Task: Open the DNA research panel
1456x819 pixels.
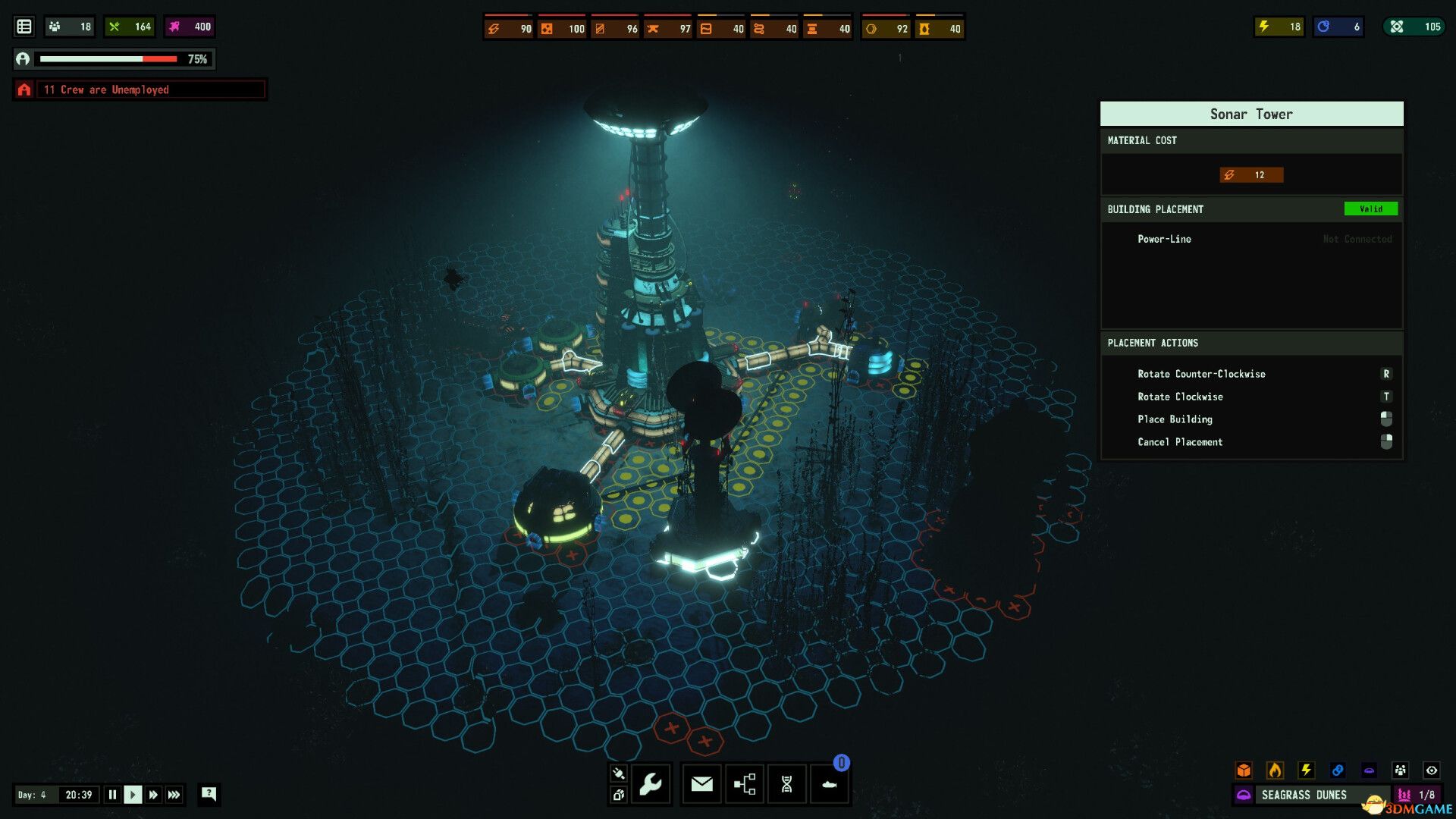Action: click(x=786, y=784)
